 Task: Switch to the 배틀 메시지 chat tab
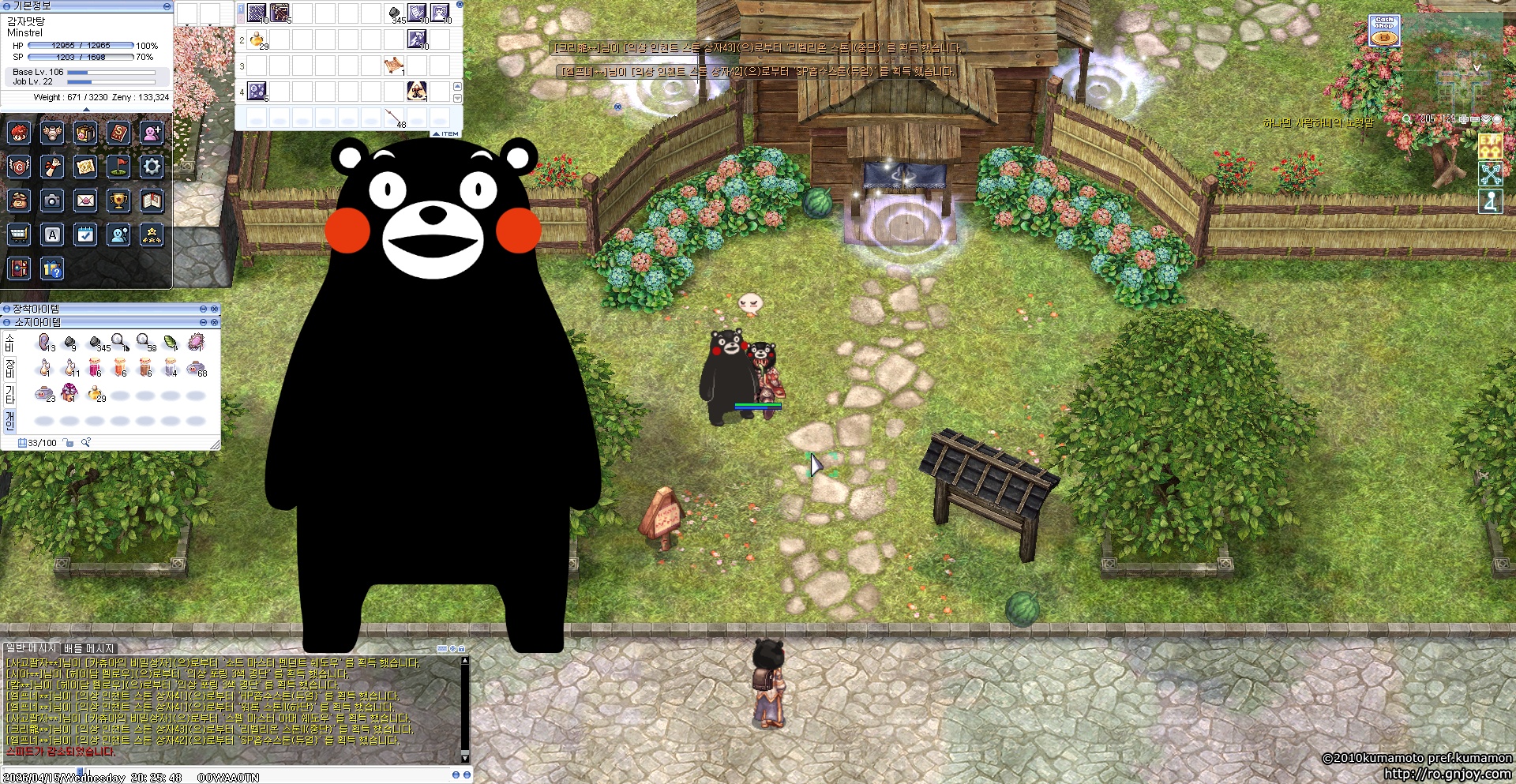[89, 649]
